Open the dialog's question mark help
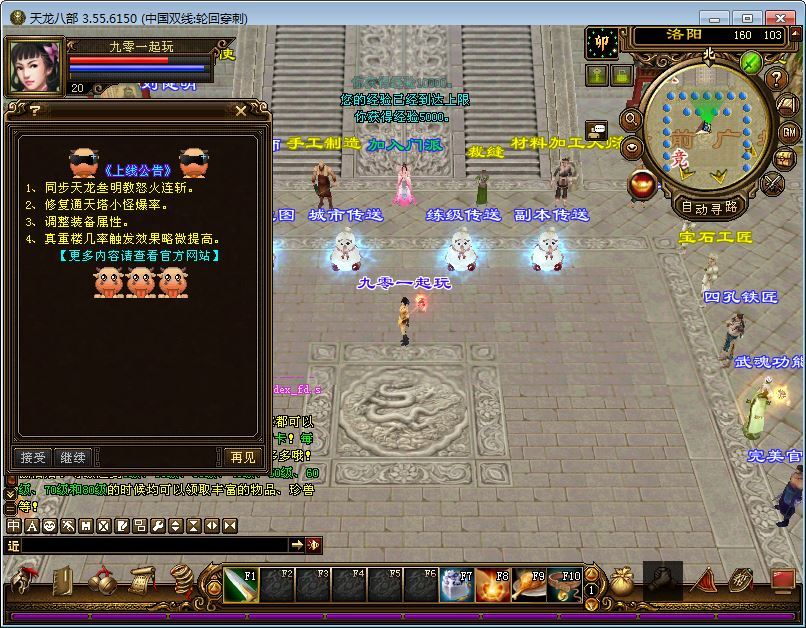This screenshot has height=628, width=806. 35,111
